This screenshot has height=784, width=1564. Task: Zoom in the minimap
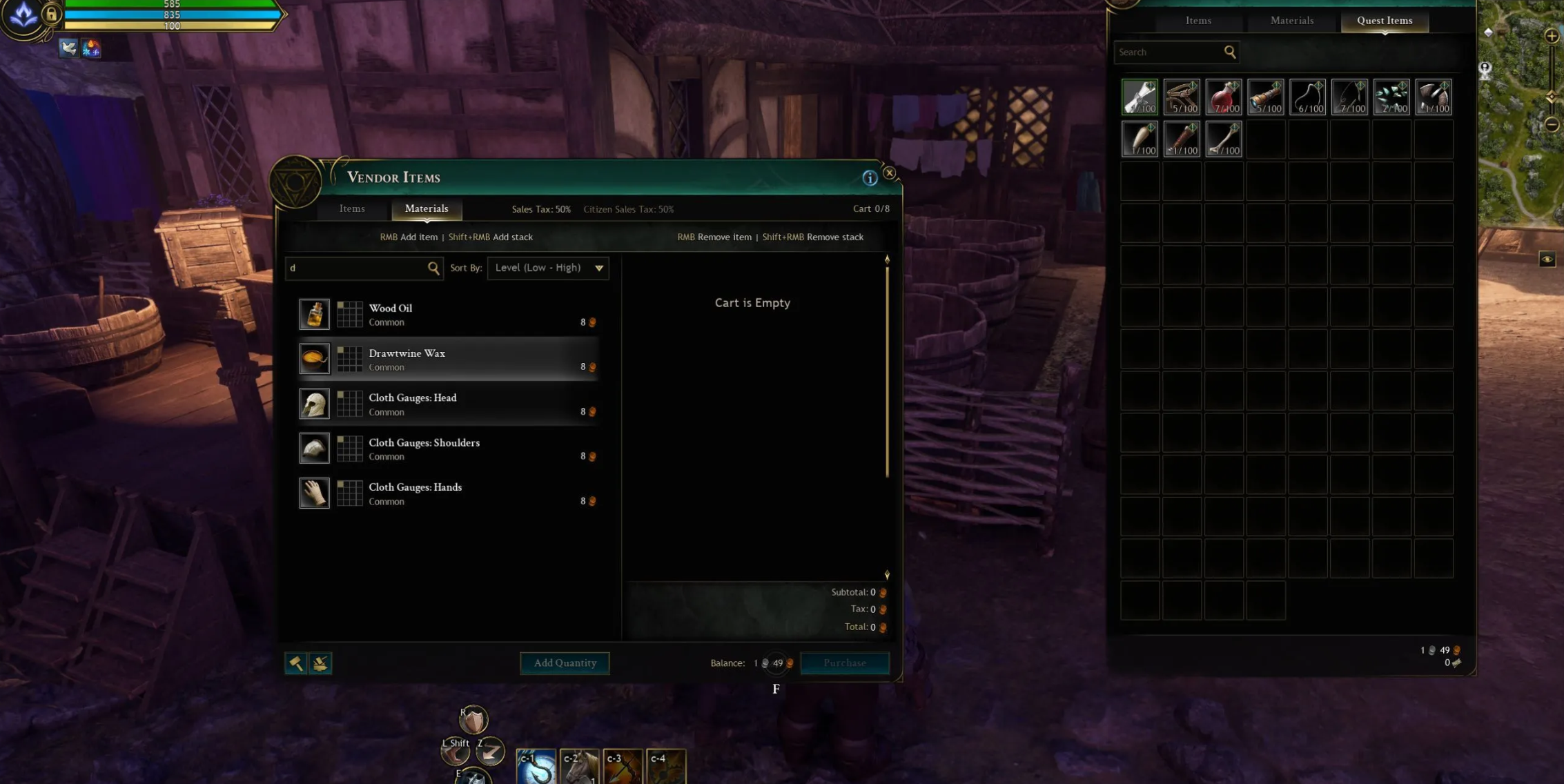coord(1551,36)
